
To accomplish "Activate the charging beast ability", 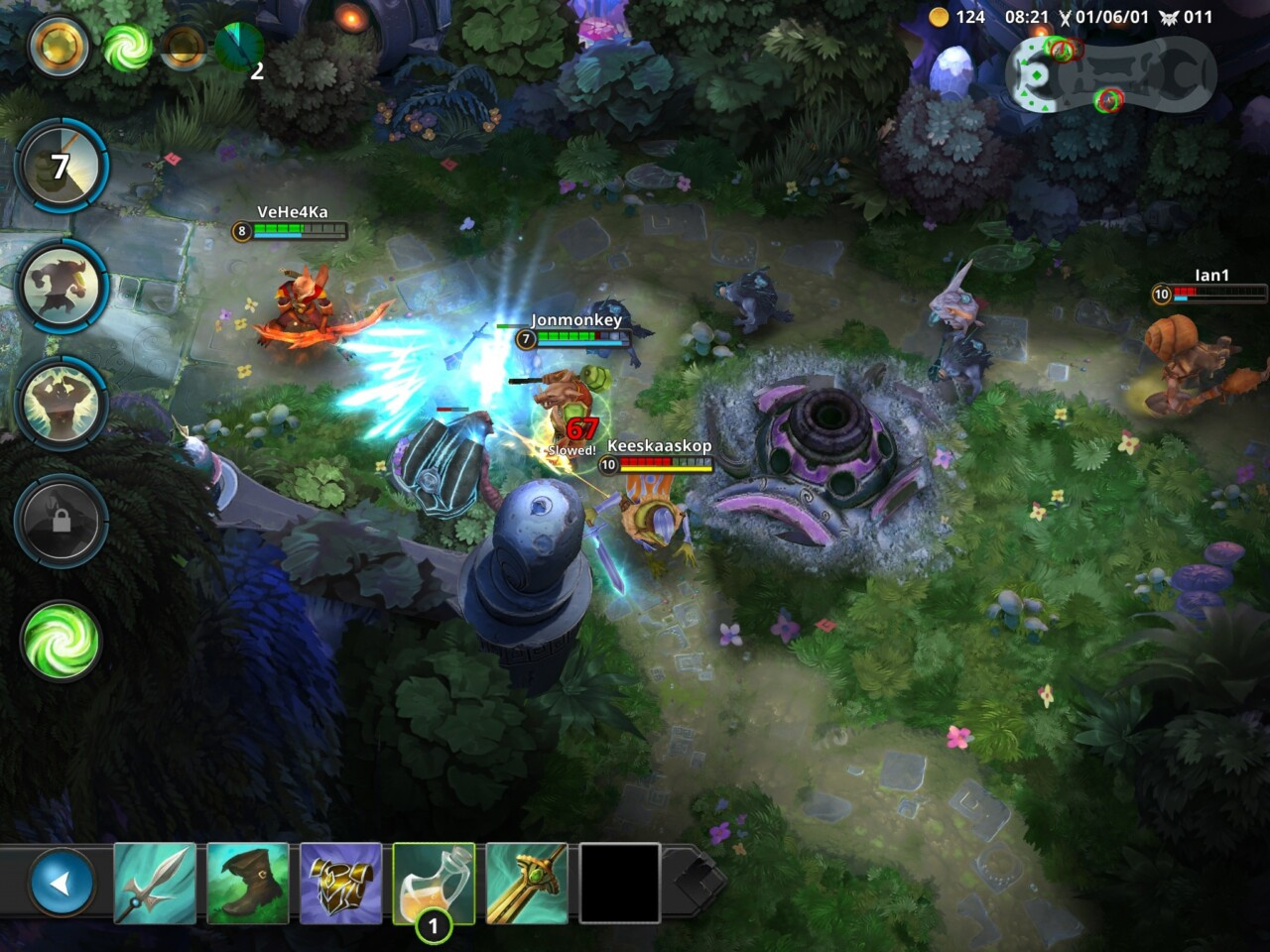I will [63, 287].
